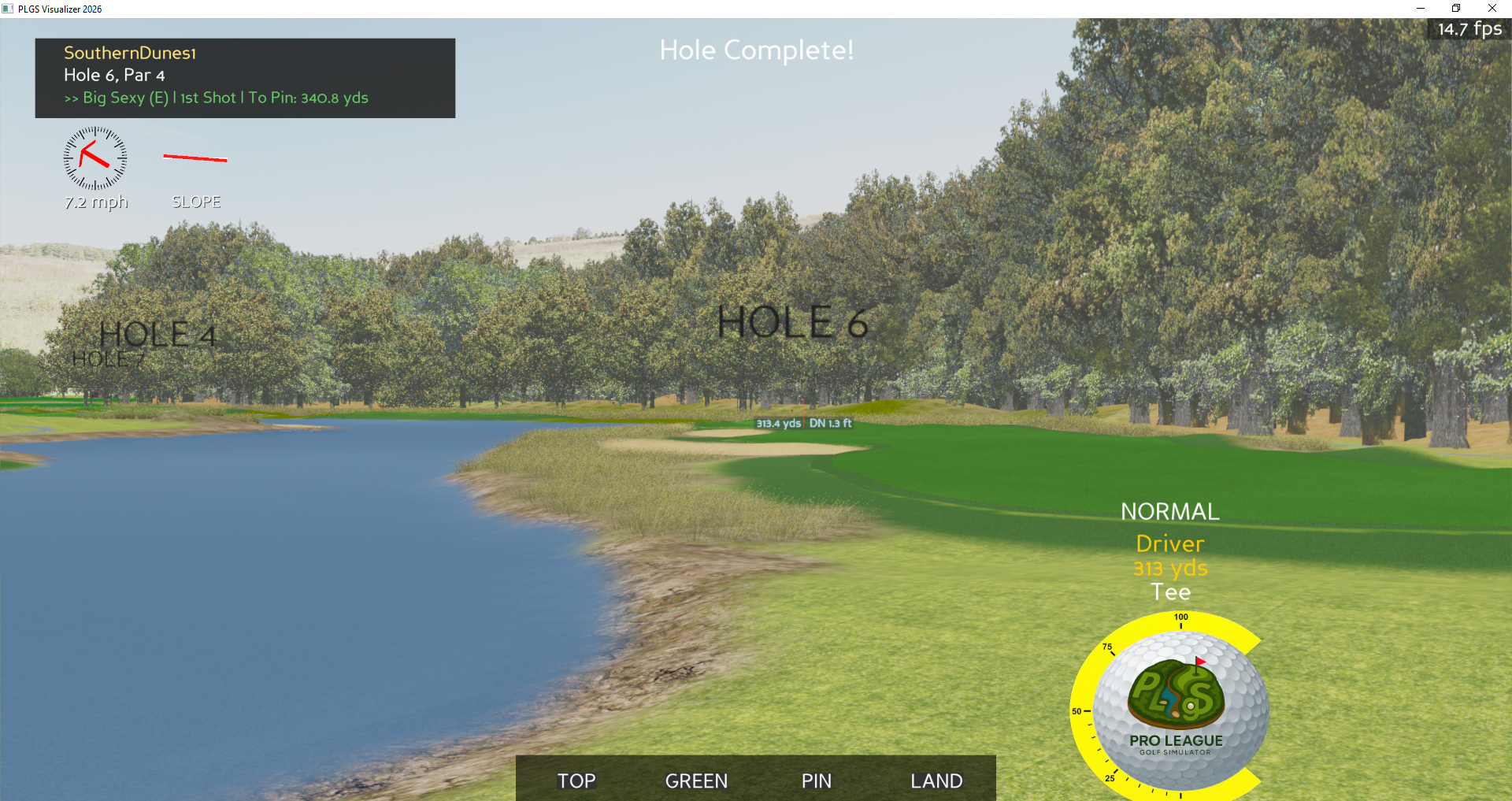Toggle the NORMAL shot mode label
1512x801 pixels.
[x=1169, y=511]
